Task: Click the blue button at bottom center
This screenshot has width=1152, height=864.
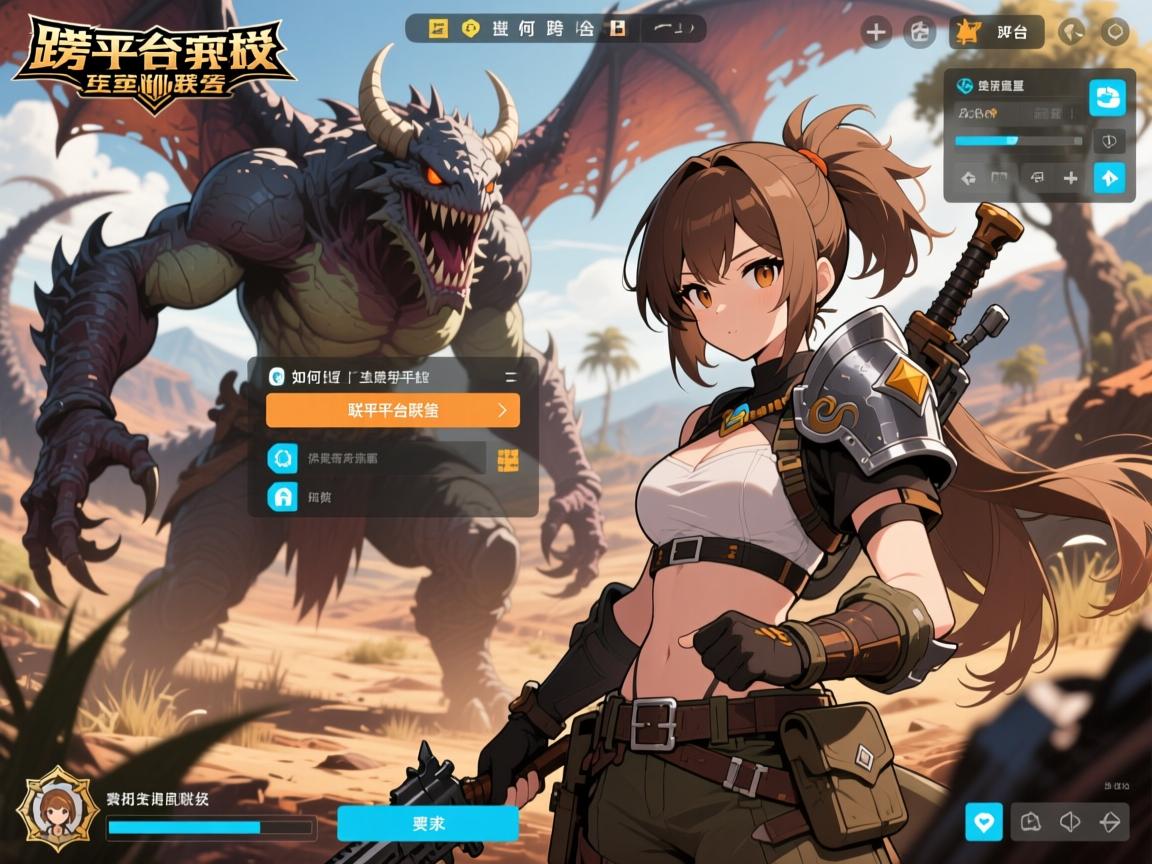Action: tap(427, 823)
